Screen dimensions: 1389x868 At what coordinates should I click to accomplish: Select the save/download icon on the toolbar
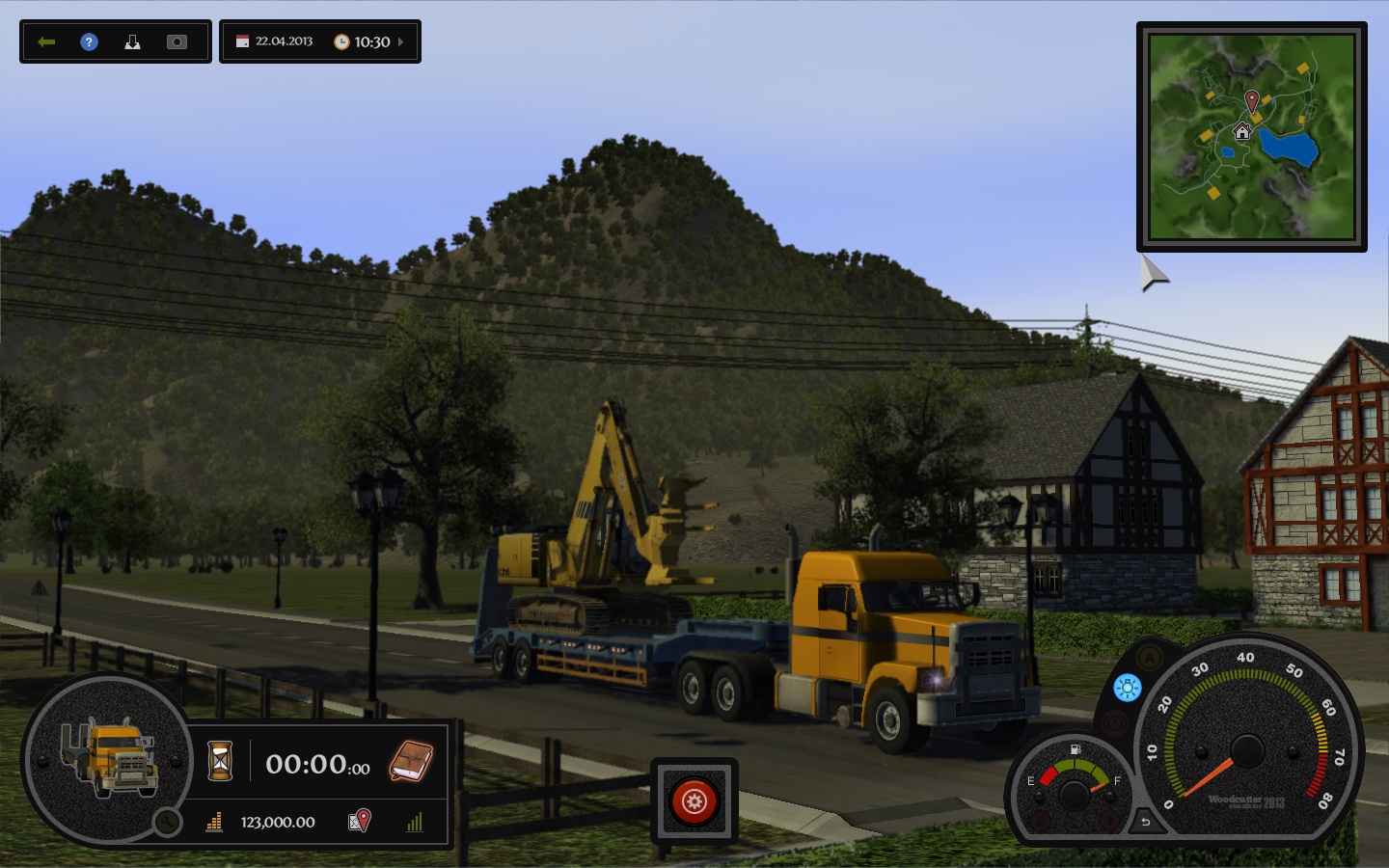[x=133, y=41]
